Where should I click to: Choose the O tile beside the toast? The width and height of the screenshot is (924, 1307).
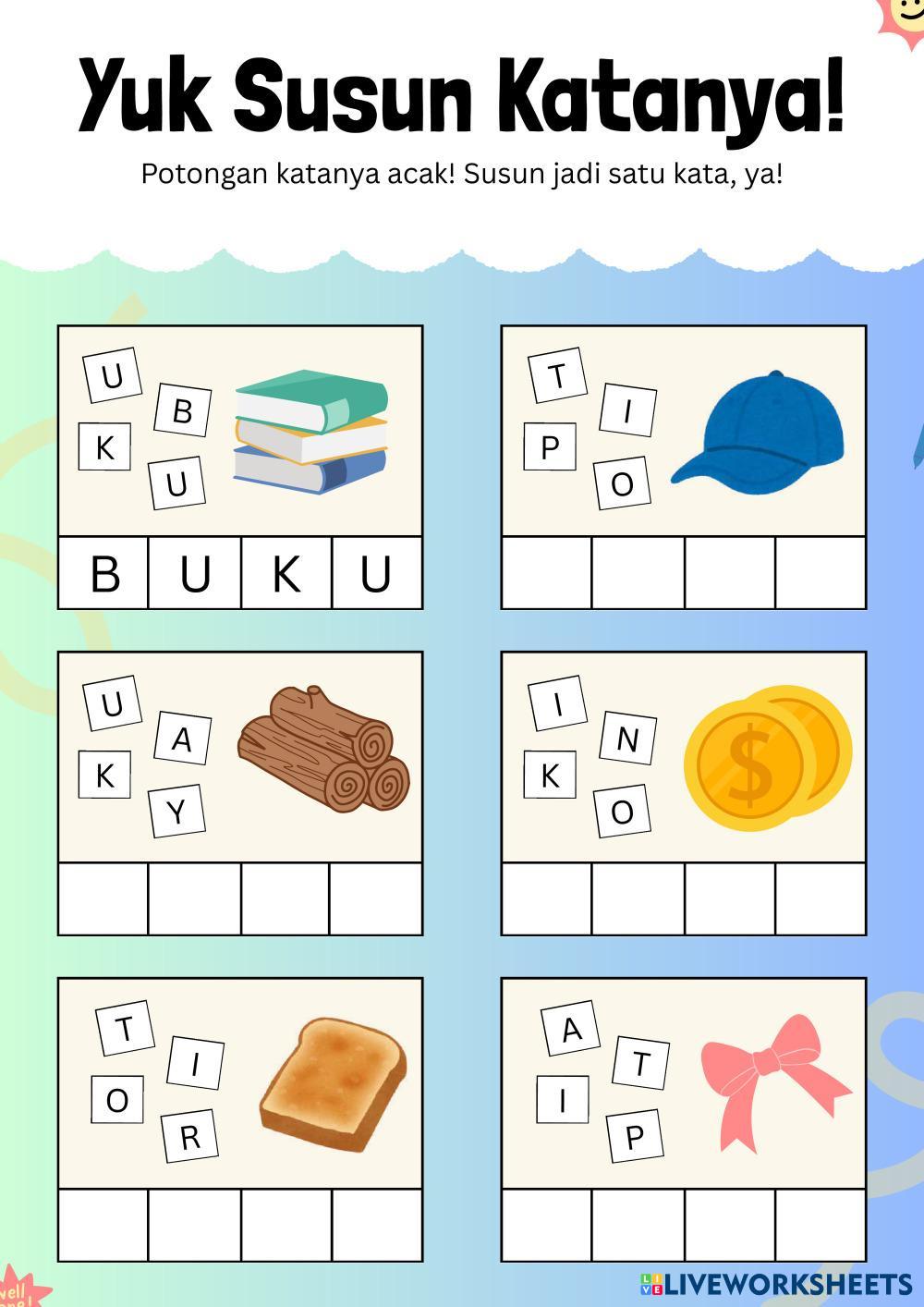point(117,1100)
